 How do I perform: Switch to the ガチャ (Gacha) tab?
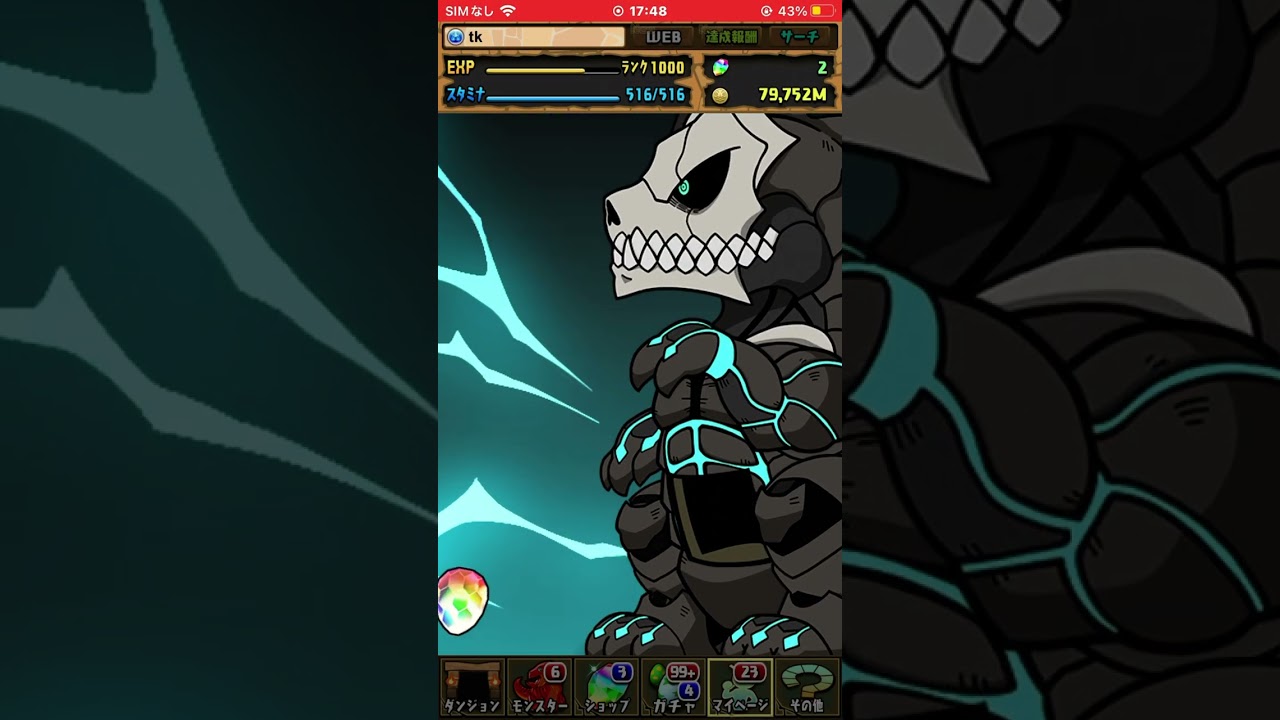tap(673, 687)
